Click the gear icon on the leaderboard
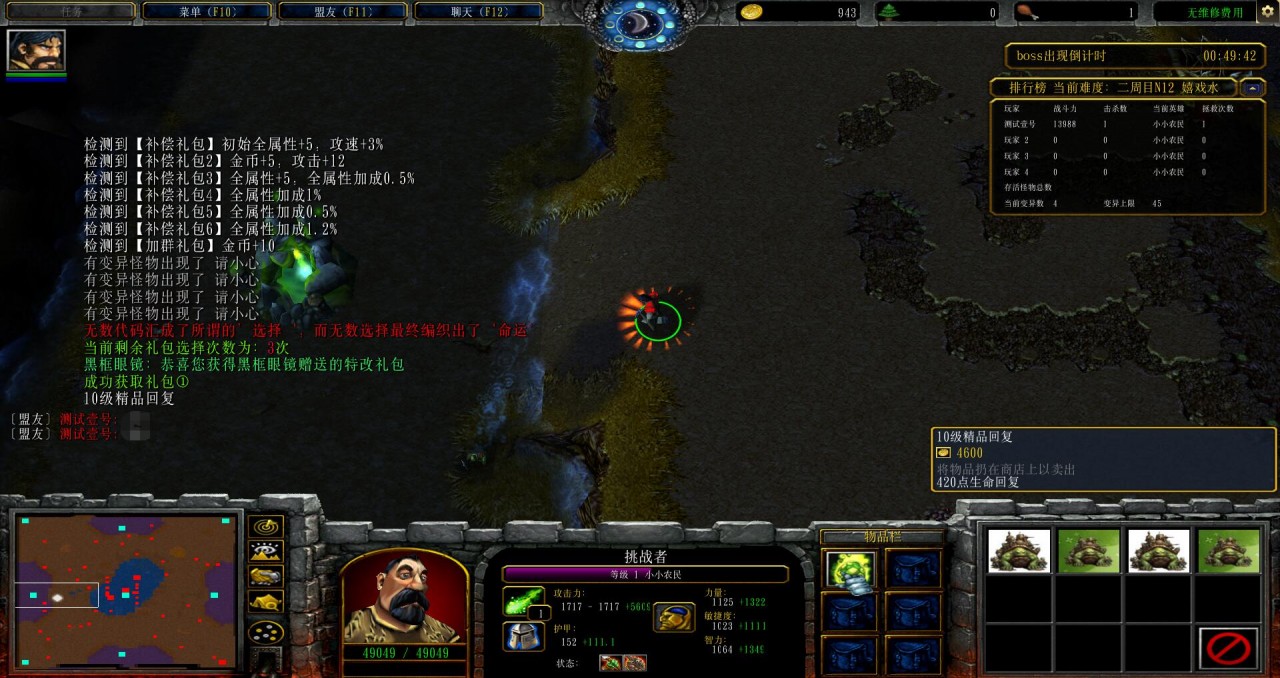The height and width of the screenshot is (678, 1280). pyautogui.click(x=1246, y=88)
